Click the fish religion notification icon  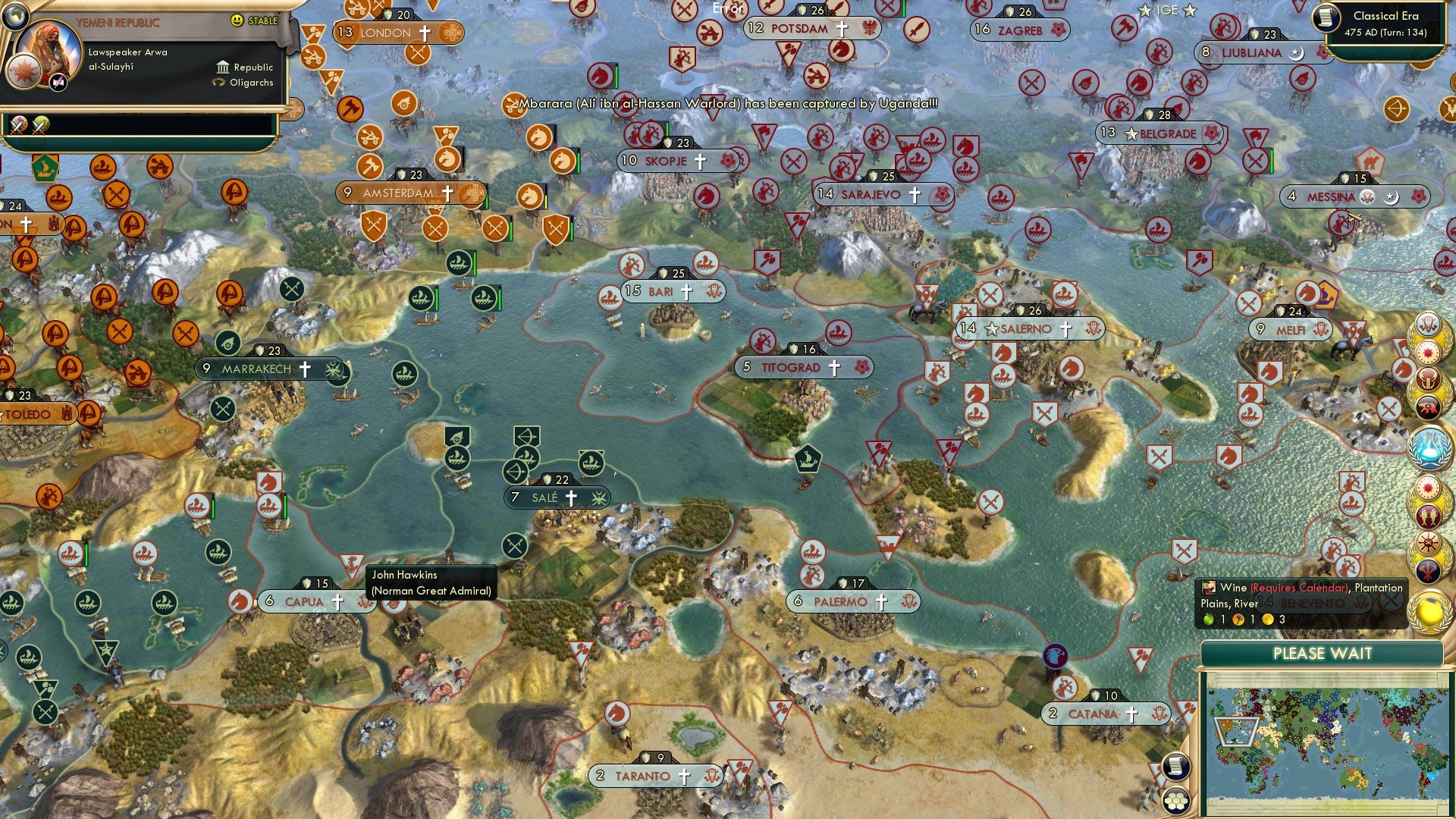(1427, 515)
